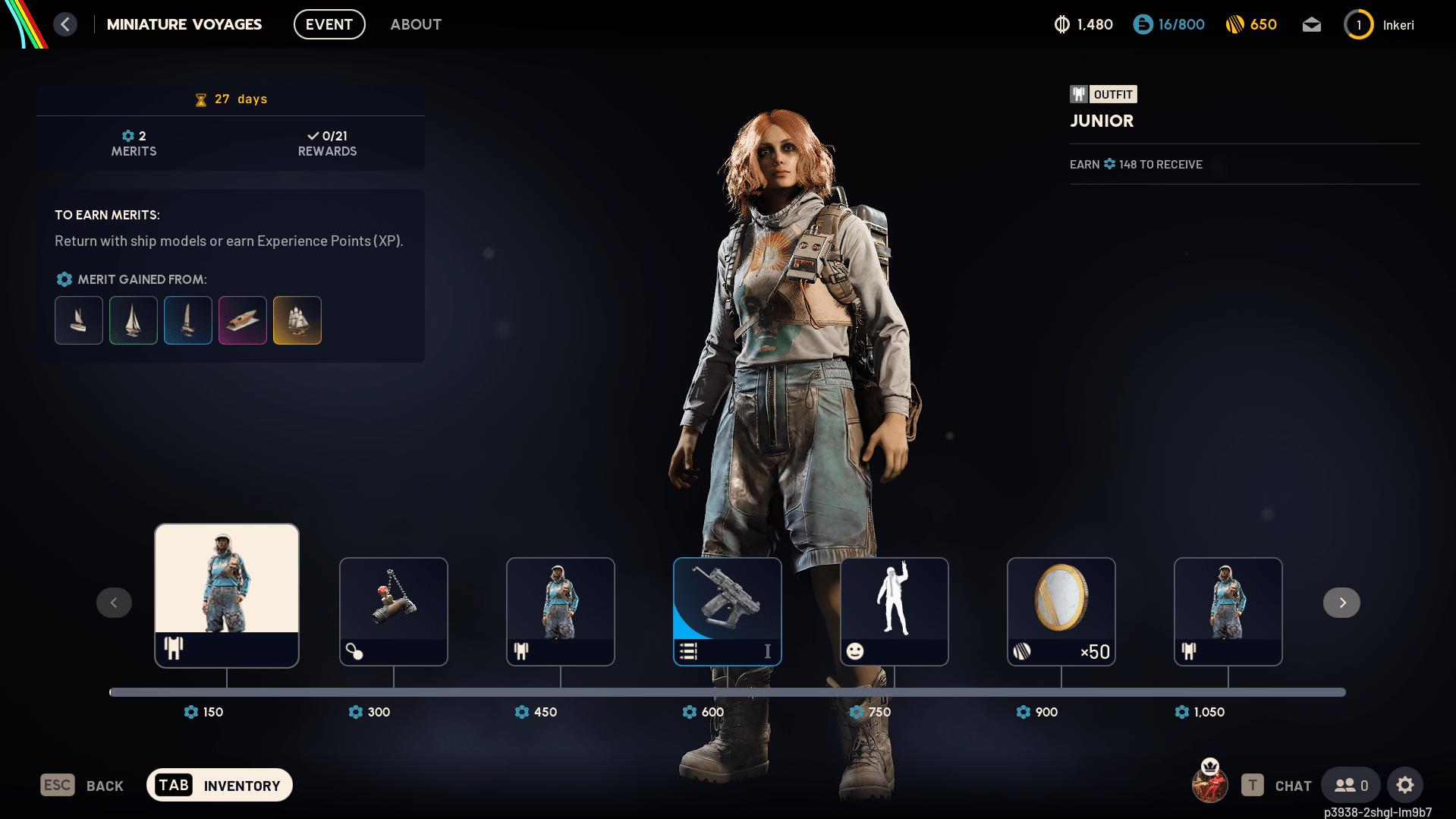This screenshot has width=1456, height=819.
Task: Select the 50 coin reward at 900 merits
Action: coord(1061,611)
